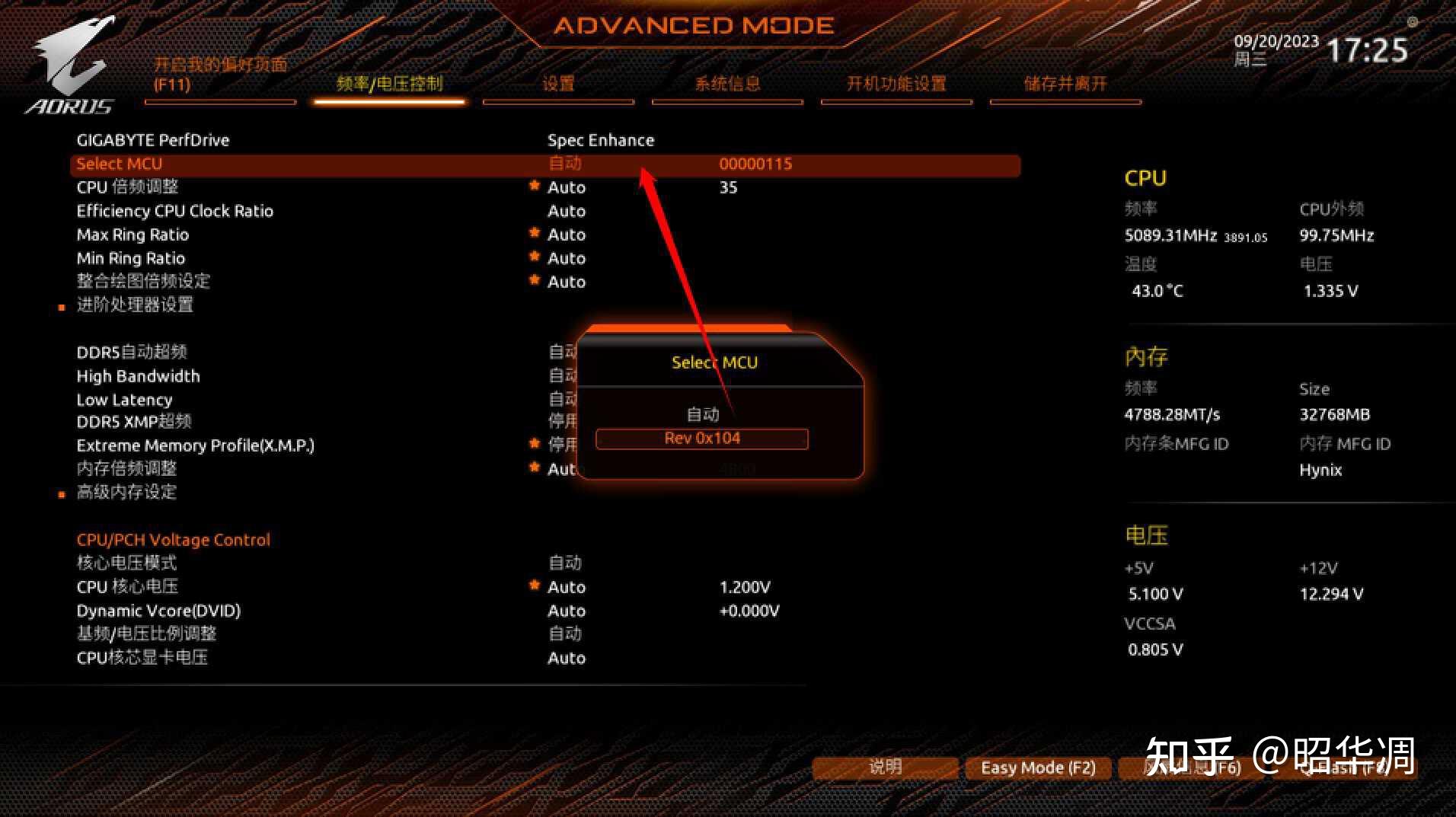Choose the Dynamic Vcore(DVID) row
This screenshot has width=1456, height=817.
(158, 611)
